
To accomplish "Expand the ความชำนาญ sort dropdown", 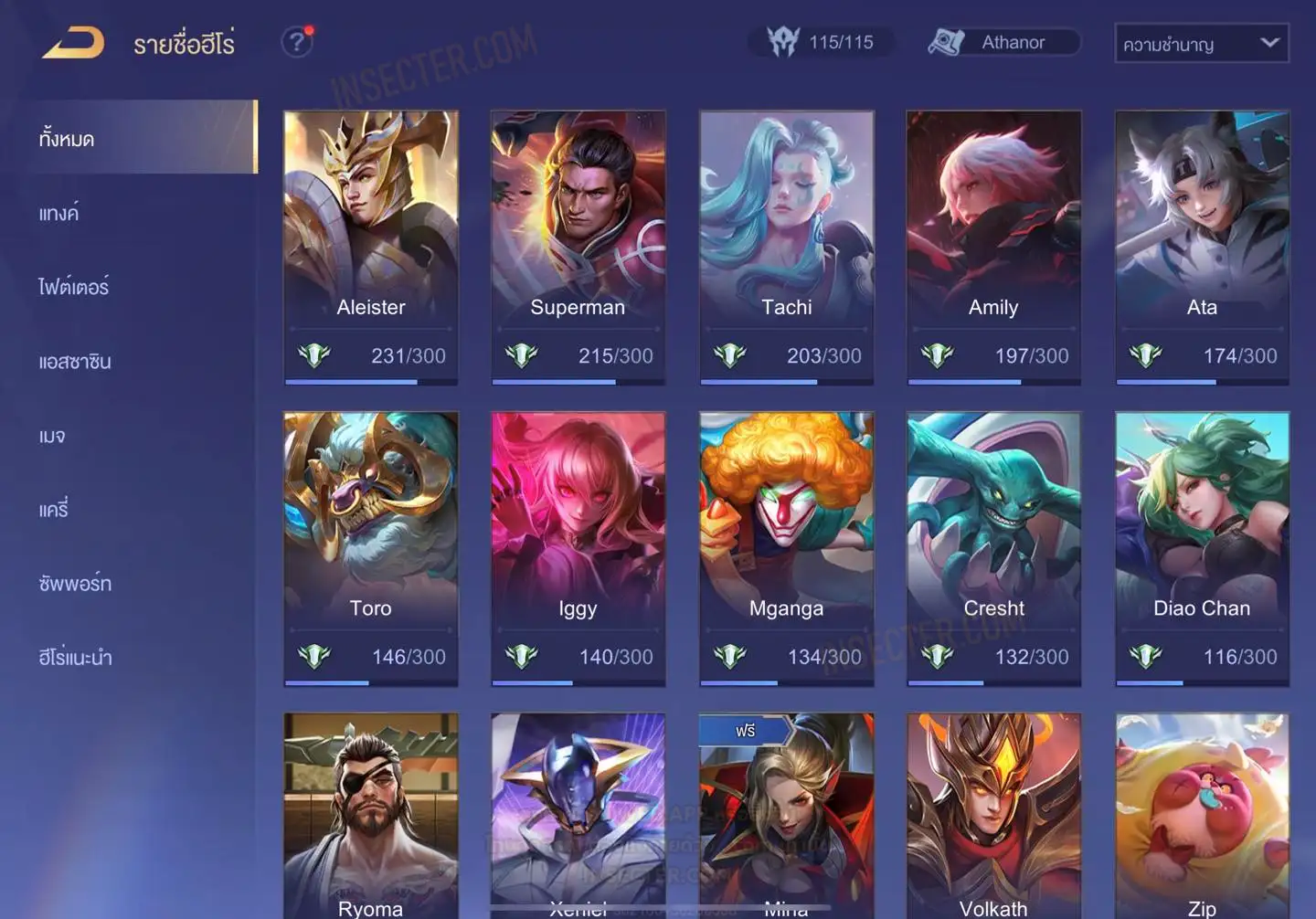I will pos(1201,44).
